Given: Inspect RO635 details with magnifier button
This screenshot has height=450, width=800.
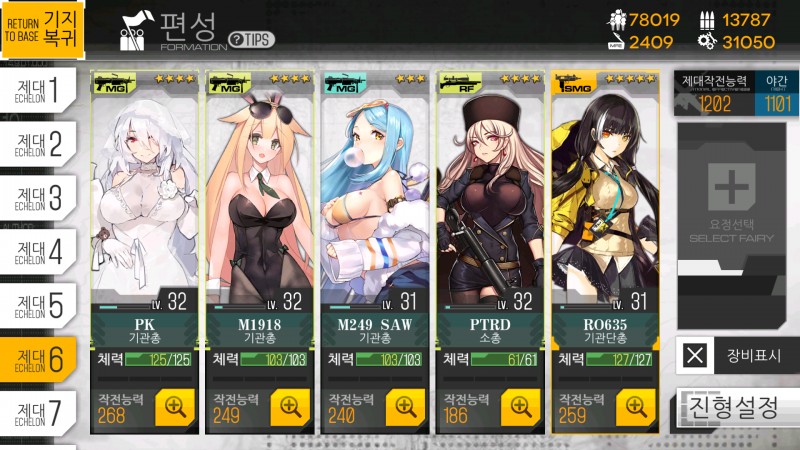Looking at the screenshot, I should [x=635, y=406].
